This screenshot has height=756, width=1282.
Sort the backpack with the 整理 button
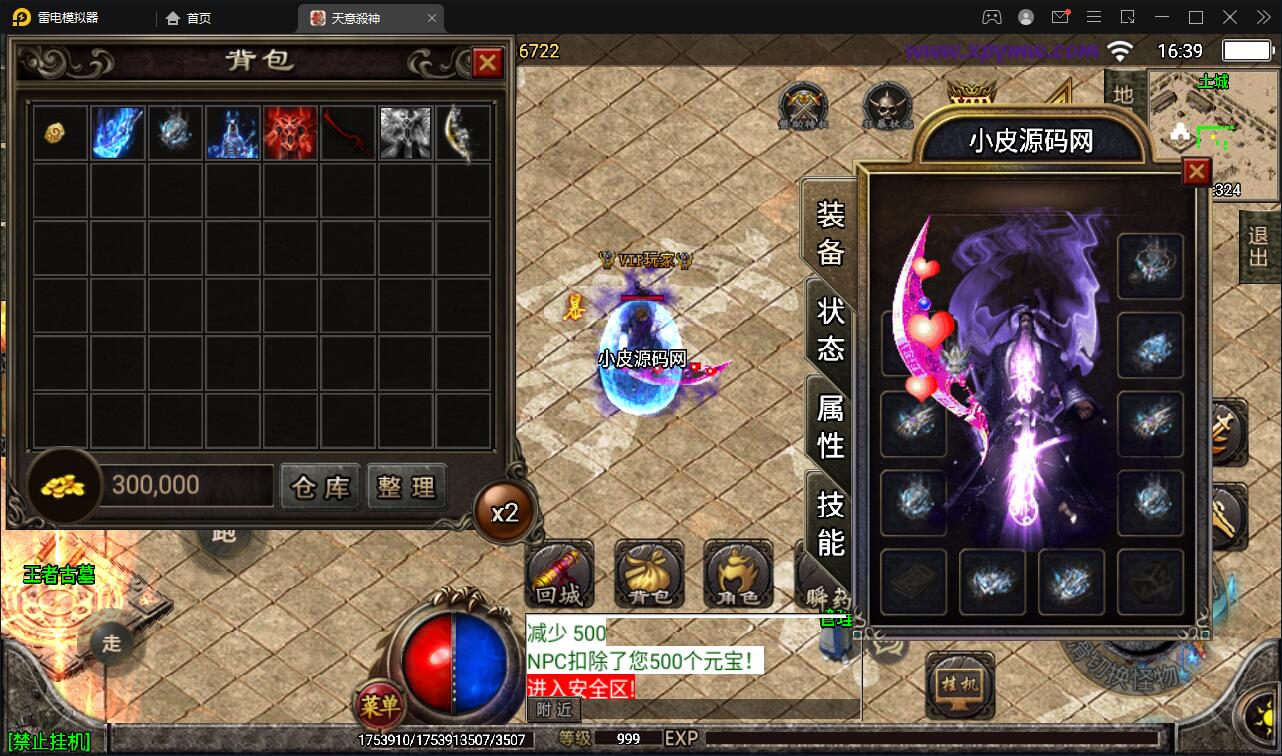[407, 485]
